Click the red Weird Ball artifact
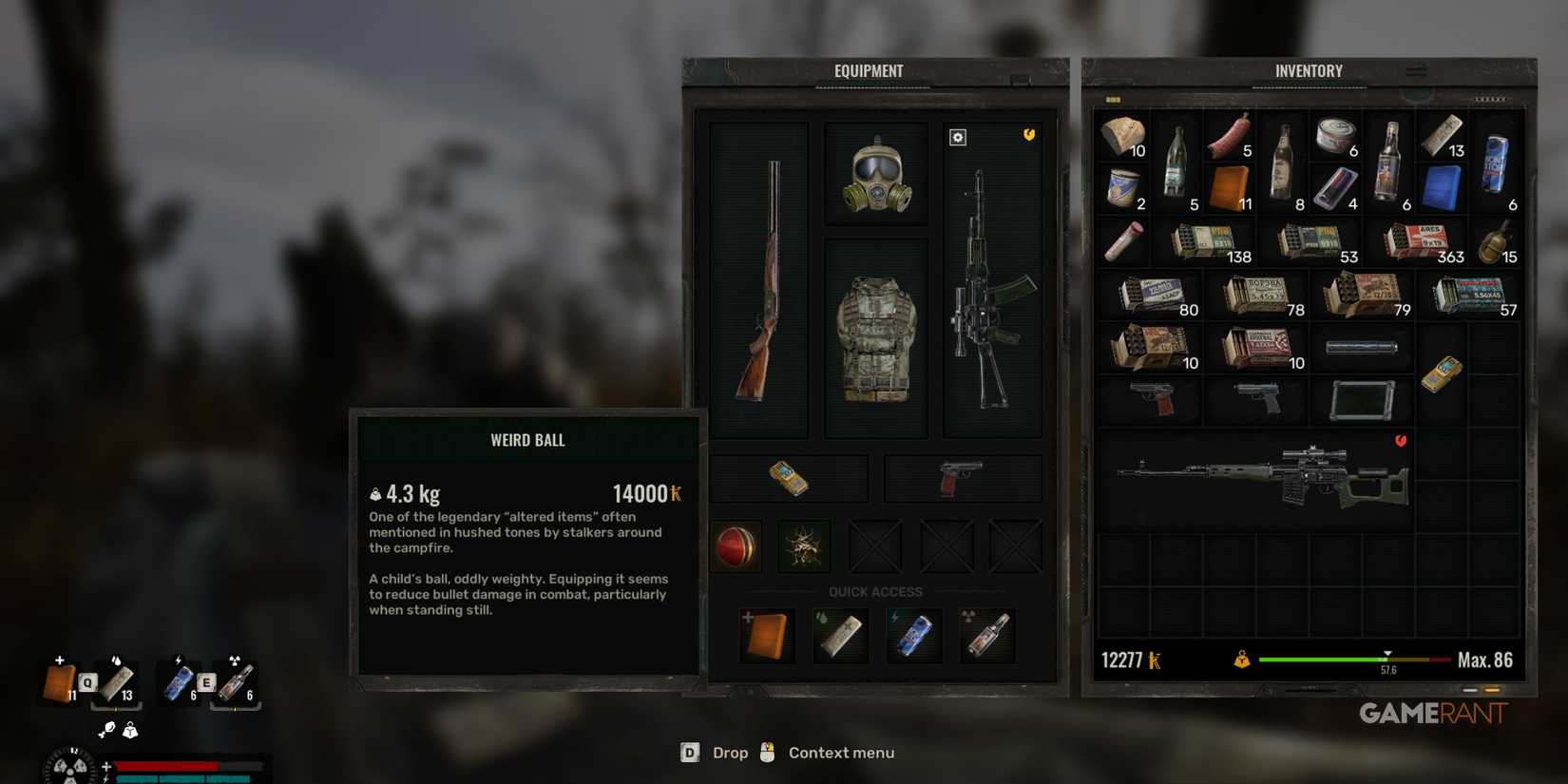Image resolution: width=1568 pixels, height=784 pixels. [x=736, y=546]
